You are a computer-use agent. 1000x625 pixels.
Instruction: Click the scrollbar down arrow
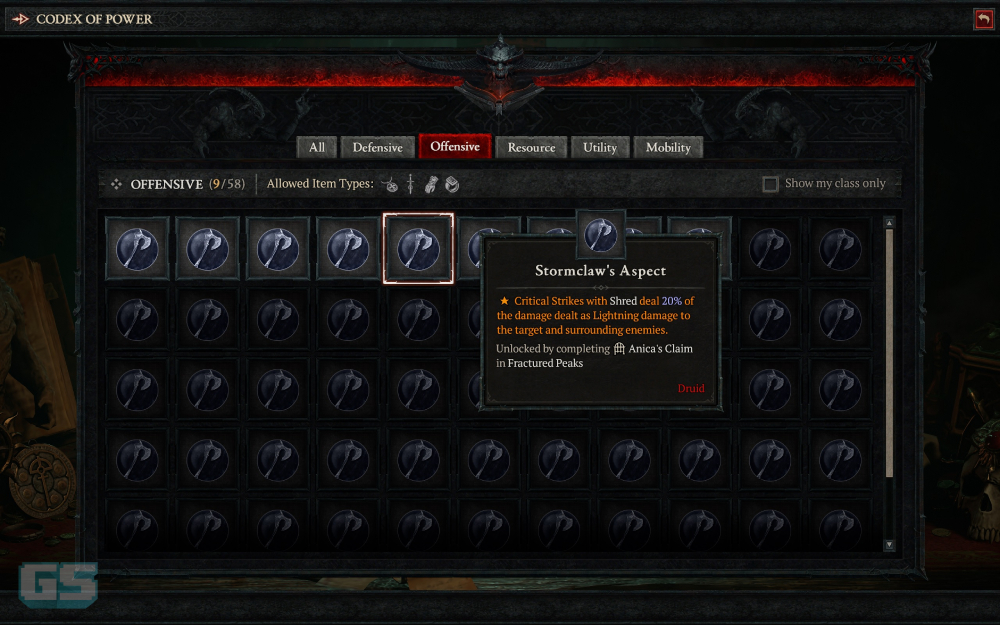tap(889, 545)
